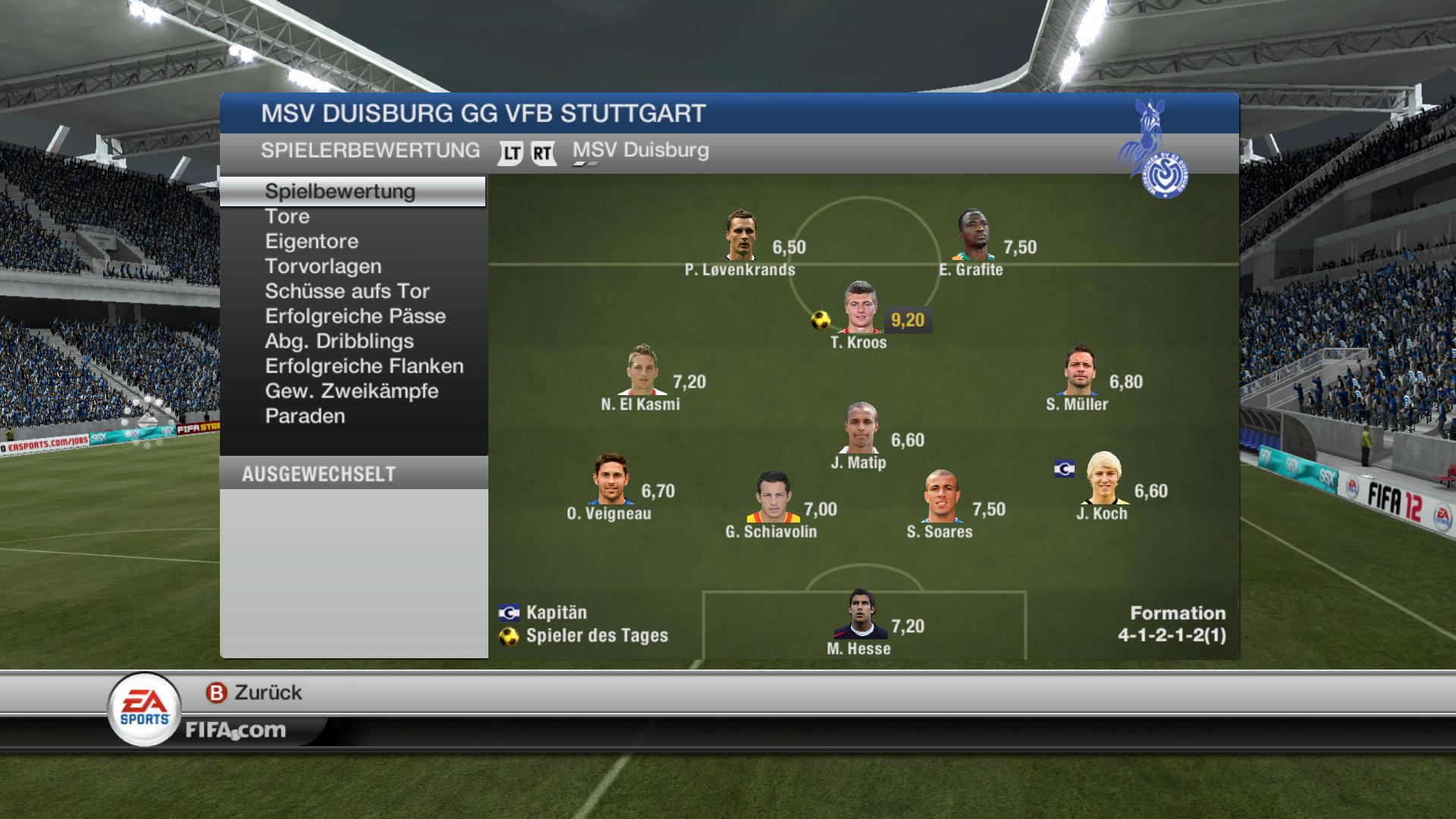
Task: Show Erfolgreiche Pässe ratings
Action: point(355,317)
